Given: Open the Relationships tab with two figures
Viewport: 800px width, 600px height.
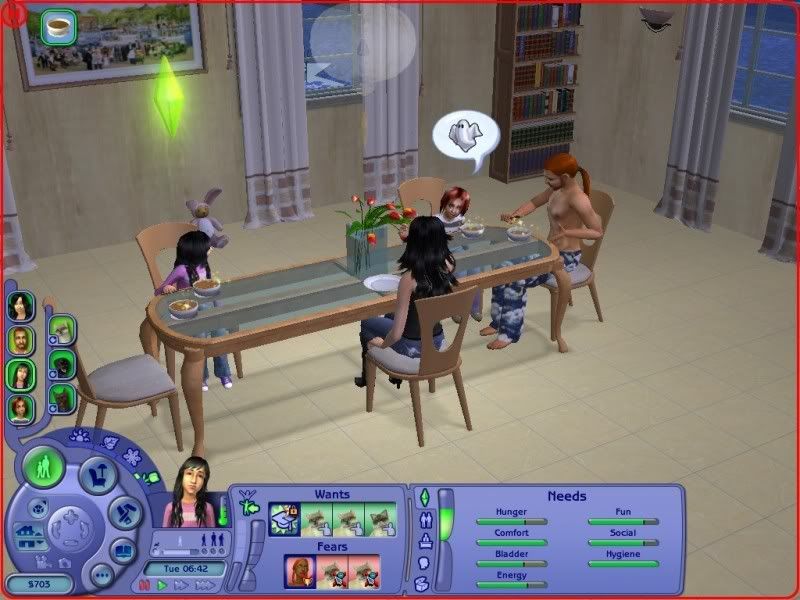Looking at the screenshot, I should pyautogui.click(x=427, y=520).
